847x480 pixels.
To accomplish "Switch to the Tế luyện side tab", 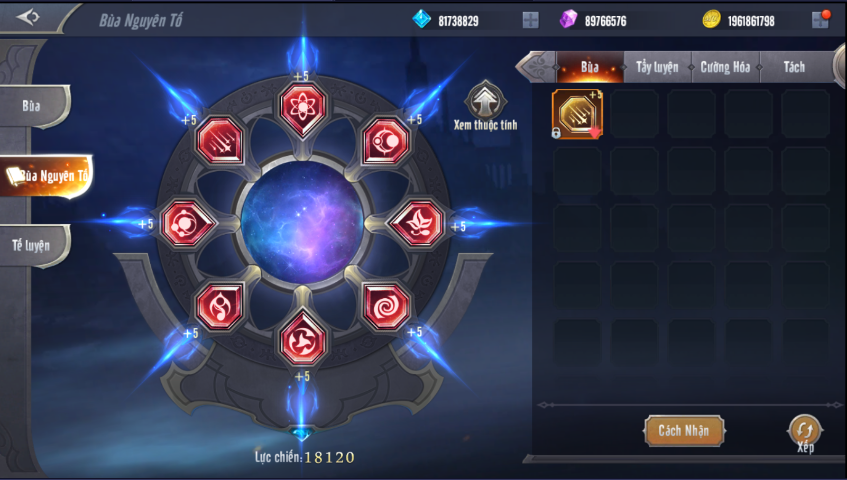I will click(33, 244).
